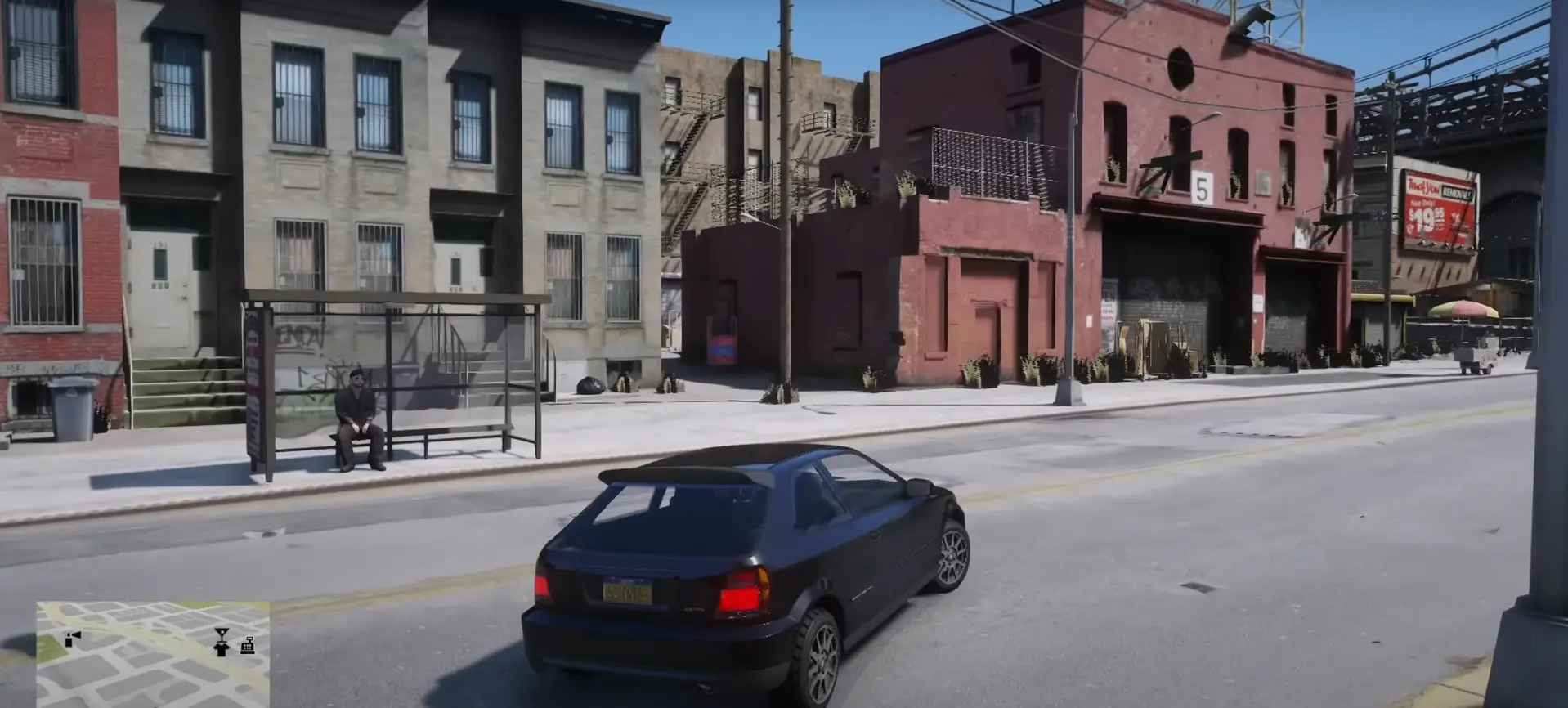The height and width of the screenshot is (708, 1568).
Task: Click the clothing shop shirt icon on minimap
Action: coord(220,651)
